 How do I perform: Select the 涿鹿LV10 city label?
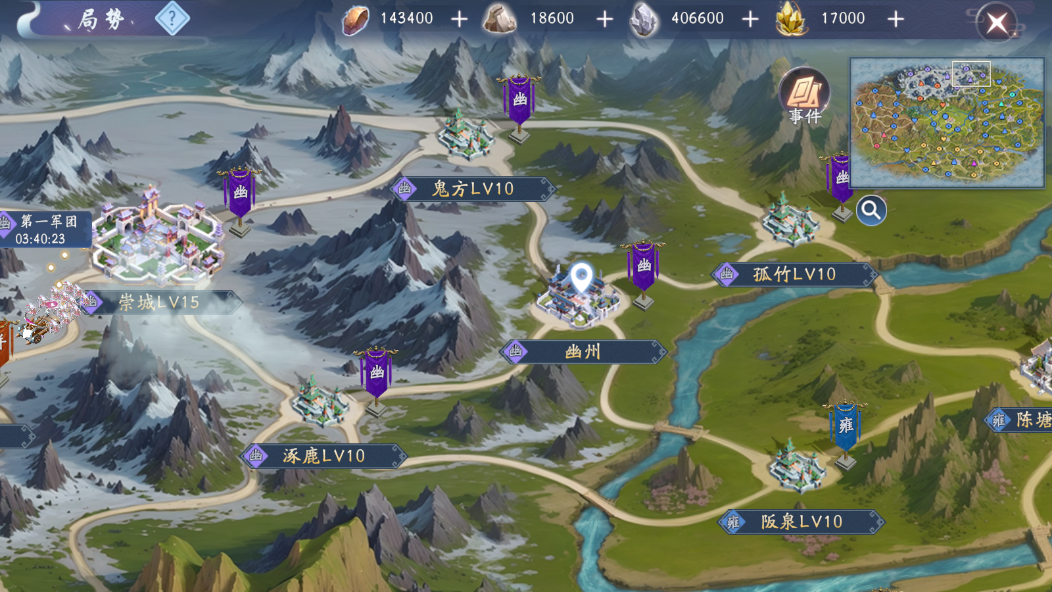324,456
